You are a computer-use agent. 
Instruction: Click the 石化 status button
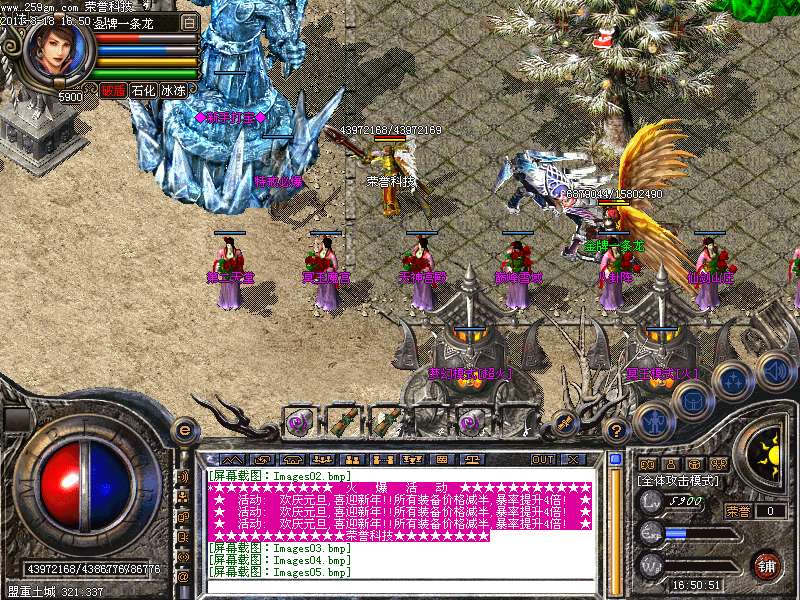pyautogui.click(x=143, y=90)
